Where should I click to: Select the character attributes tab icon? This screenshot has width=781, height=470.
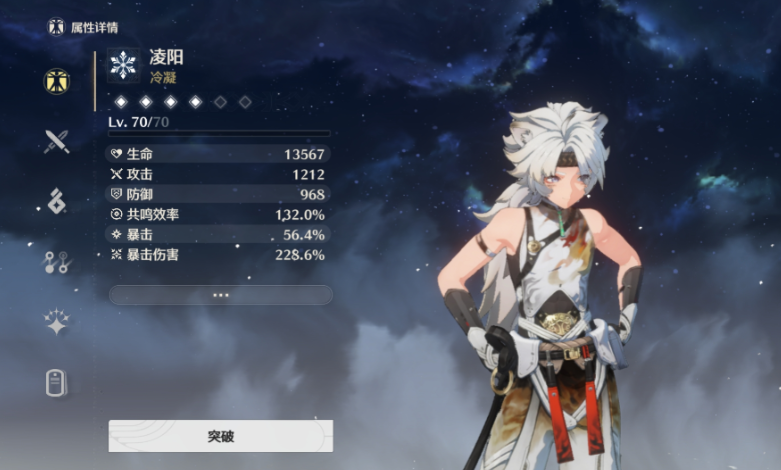click(56, 81)
